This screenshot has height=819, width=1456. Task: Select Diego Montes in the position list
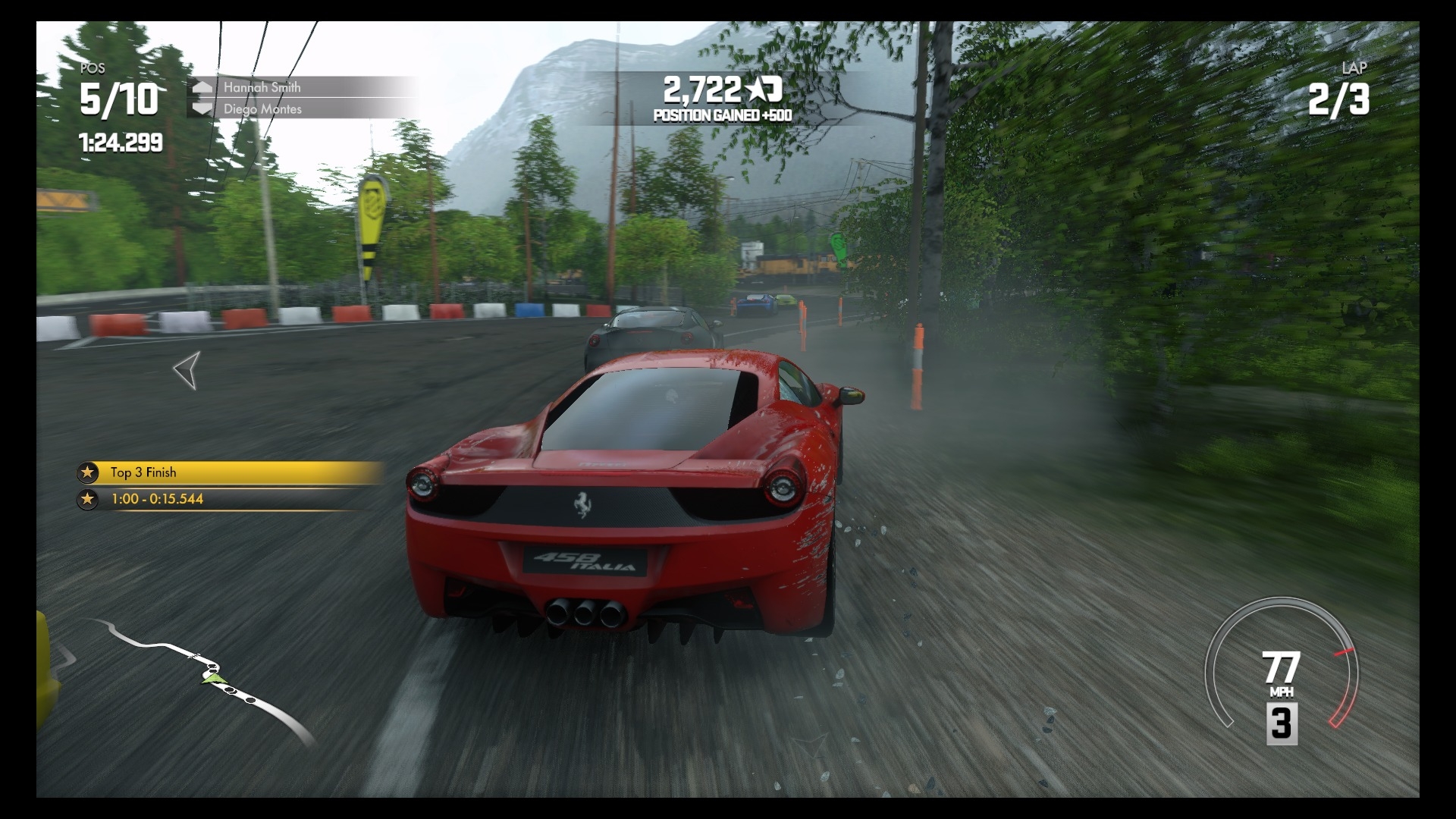tap(262, 109)
